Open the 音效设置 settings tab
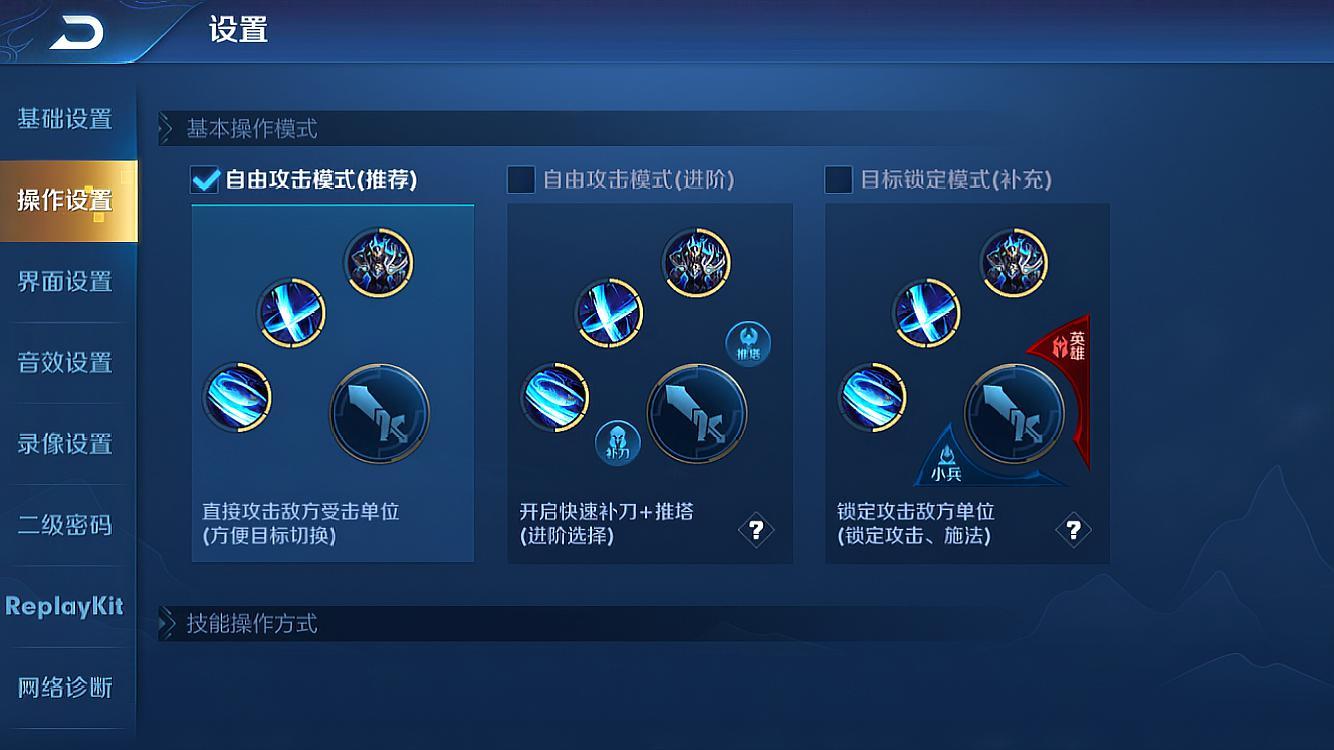This screenshot has width=1334, height=750. pyautogui.click(x=66, y=362)
